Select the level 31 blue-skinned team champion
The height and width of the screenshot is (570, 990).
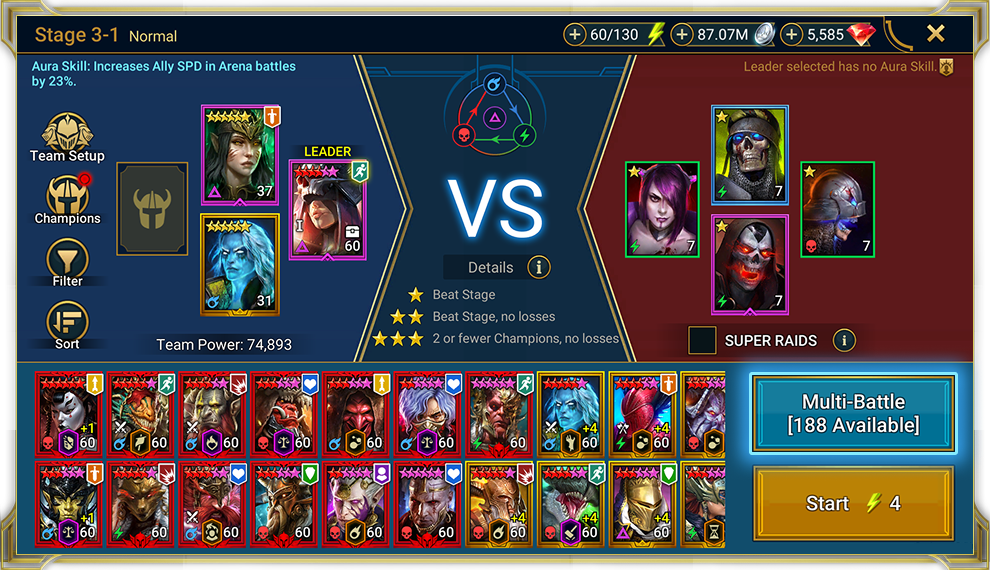(x=241, y=264)
